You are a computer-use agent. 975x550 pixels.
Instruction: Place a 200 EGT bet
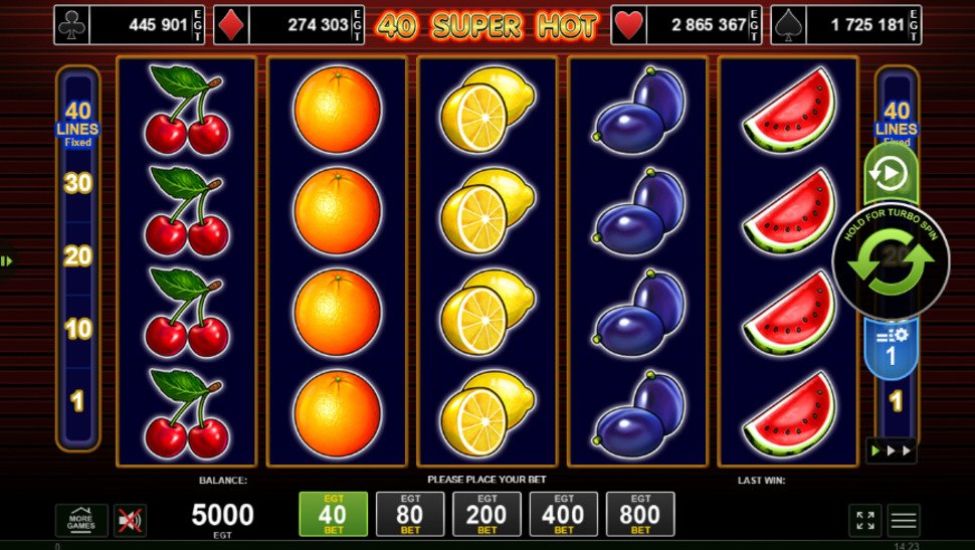tap(487, 514)
